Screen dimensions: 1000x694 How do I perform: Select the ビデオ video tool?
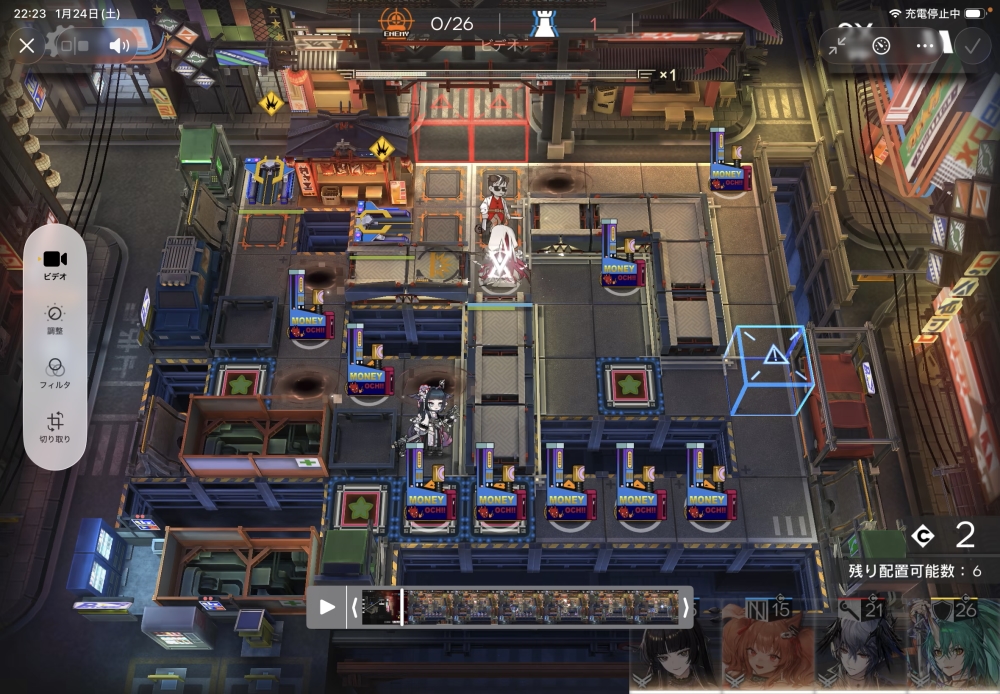[x=55, y=264]
